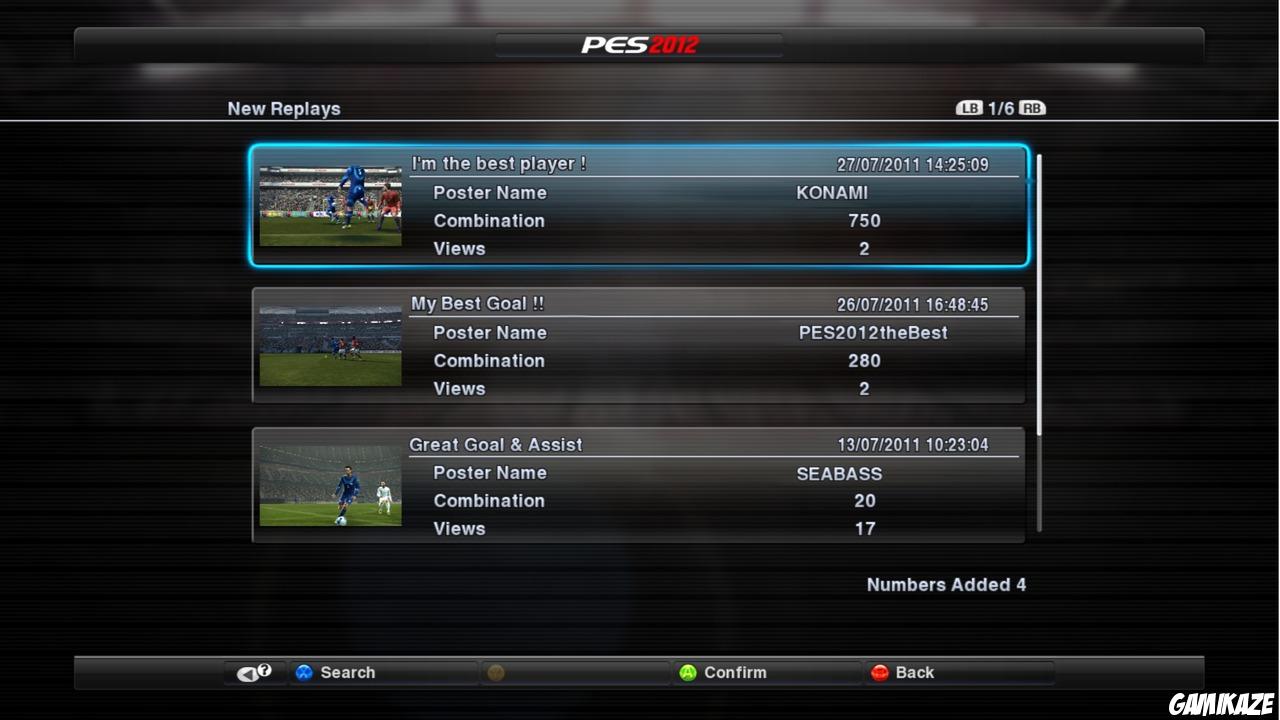Select the My Best Goal replay entry
Screen dimensions: 1280x720
click(x=640, y=345)
